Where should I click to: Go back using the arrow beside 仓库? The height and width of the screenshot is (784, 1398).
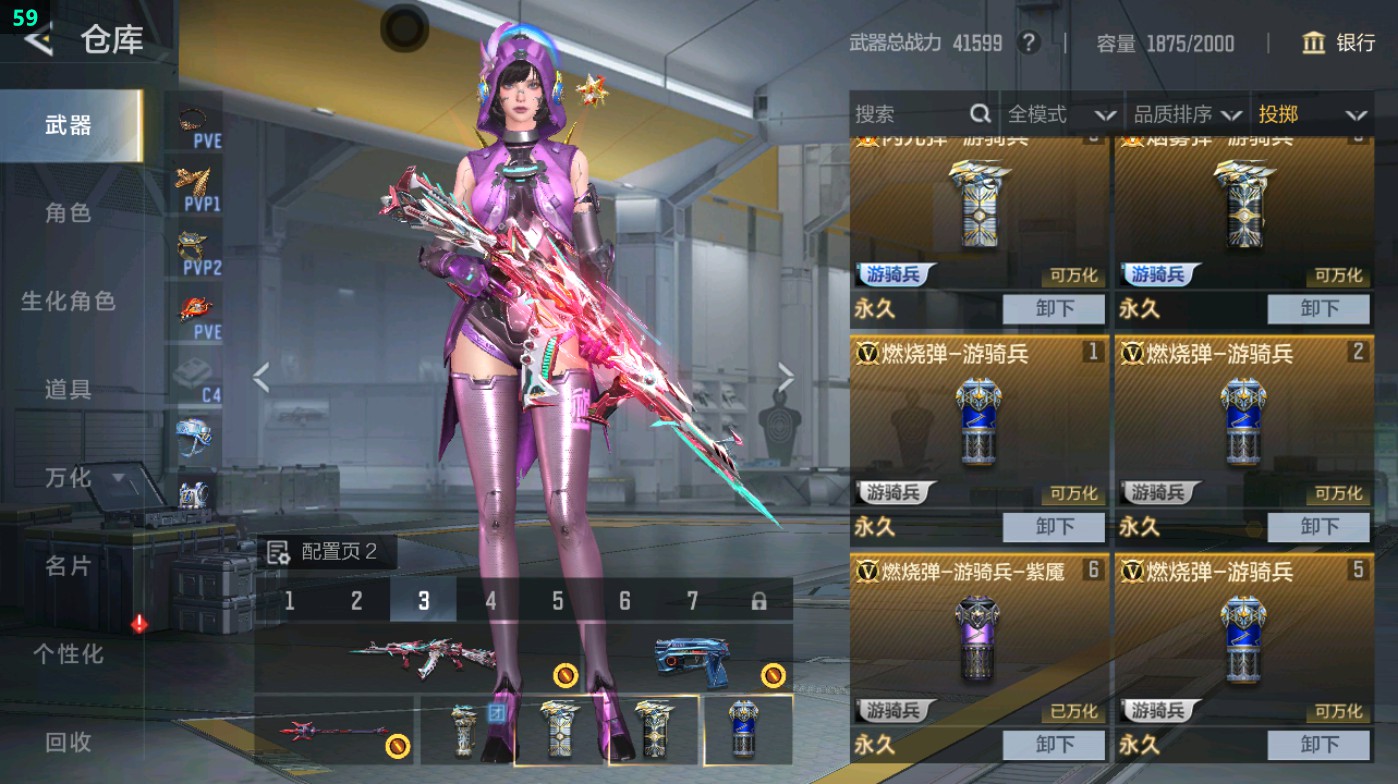38,40
